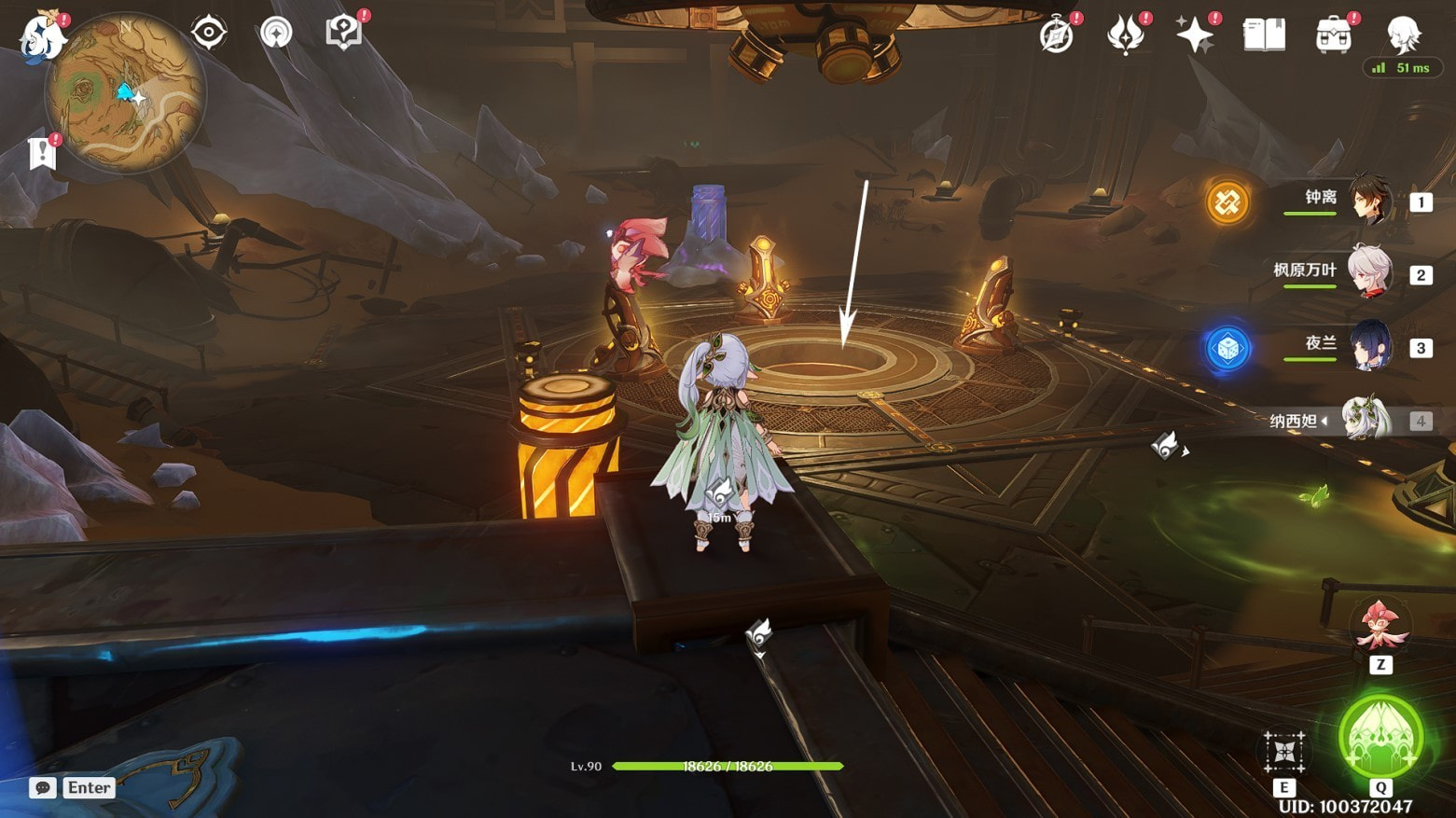Use the pink fungus gadget icon
The image size is (1456, 818).
click(1380, 626)
